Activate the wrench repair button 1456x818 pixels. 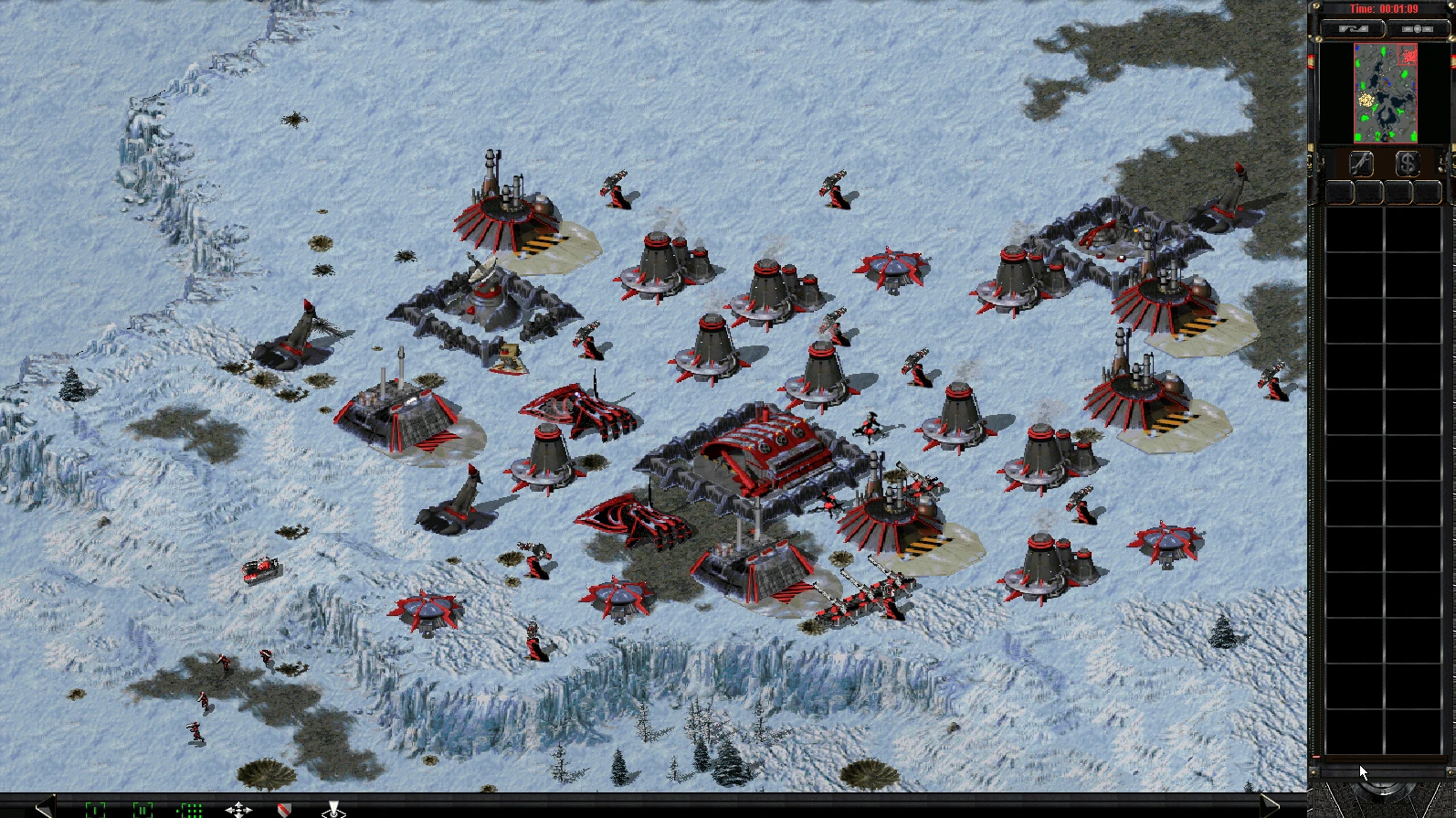1361,164
